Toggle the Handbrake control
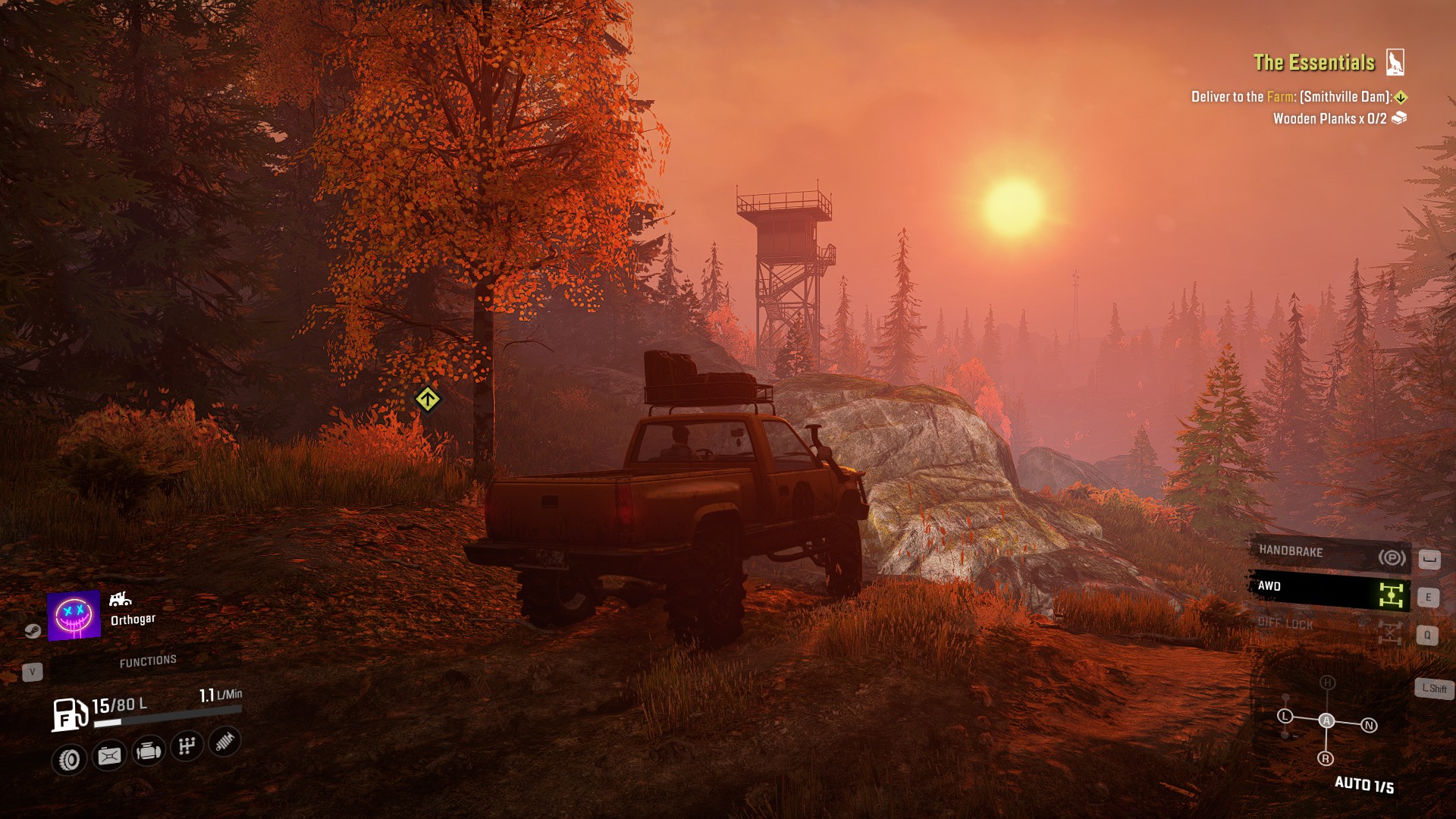 [x=1329, y=554]
